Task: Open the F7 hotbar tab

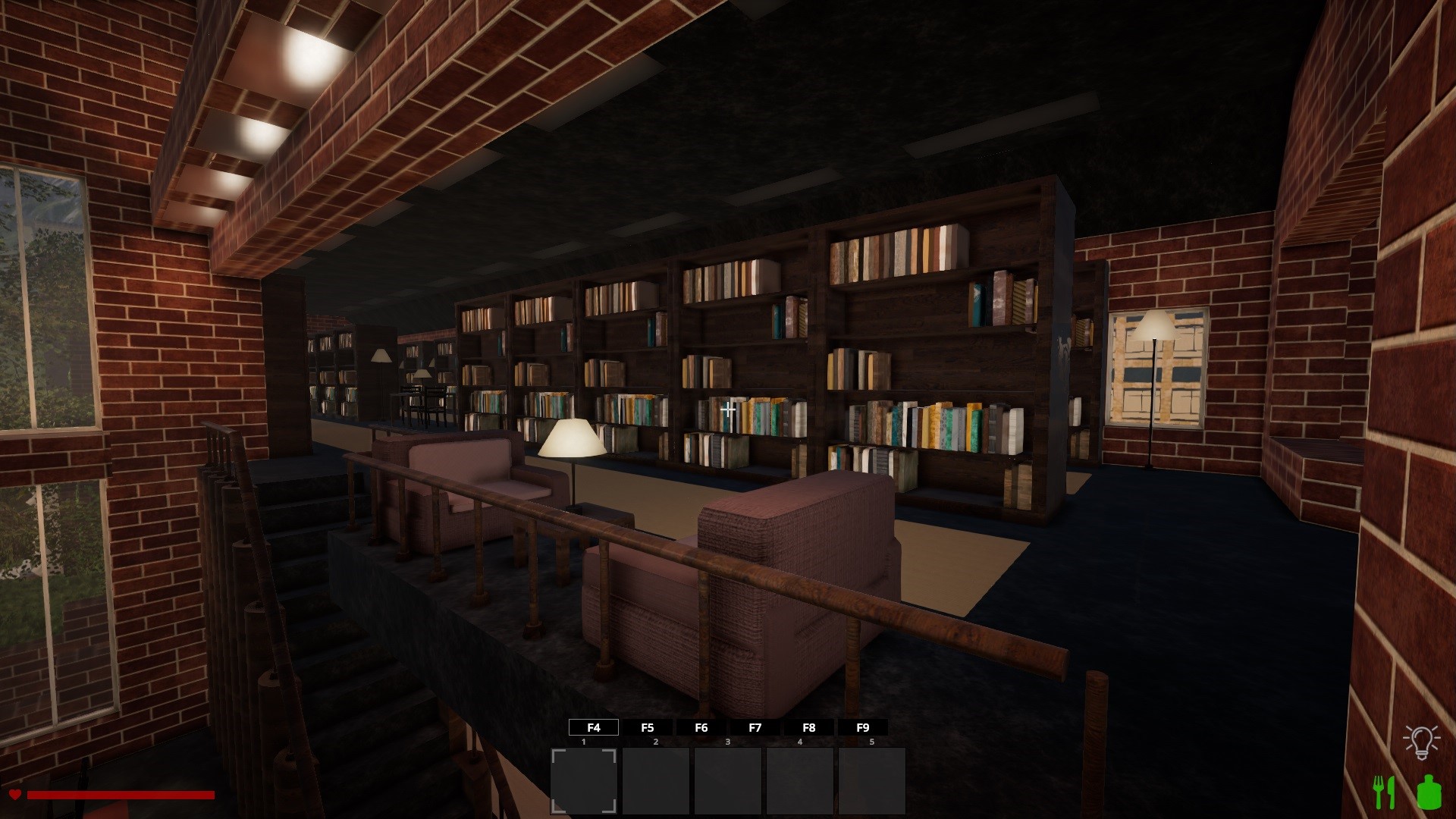Action: click(755, 727)
